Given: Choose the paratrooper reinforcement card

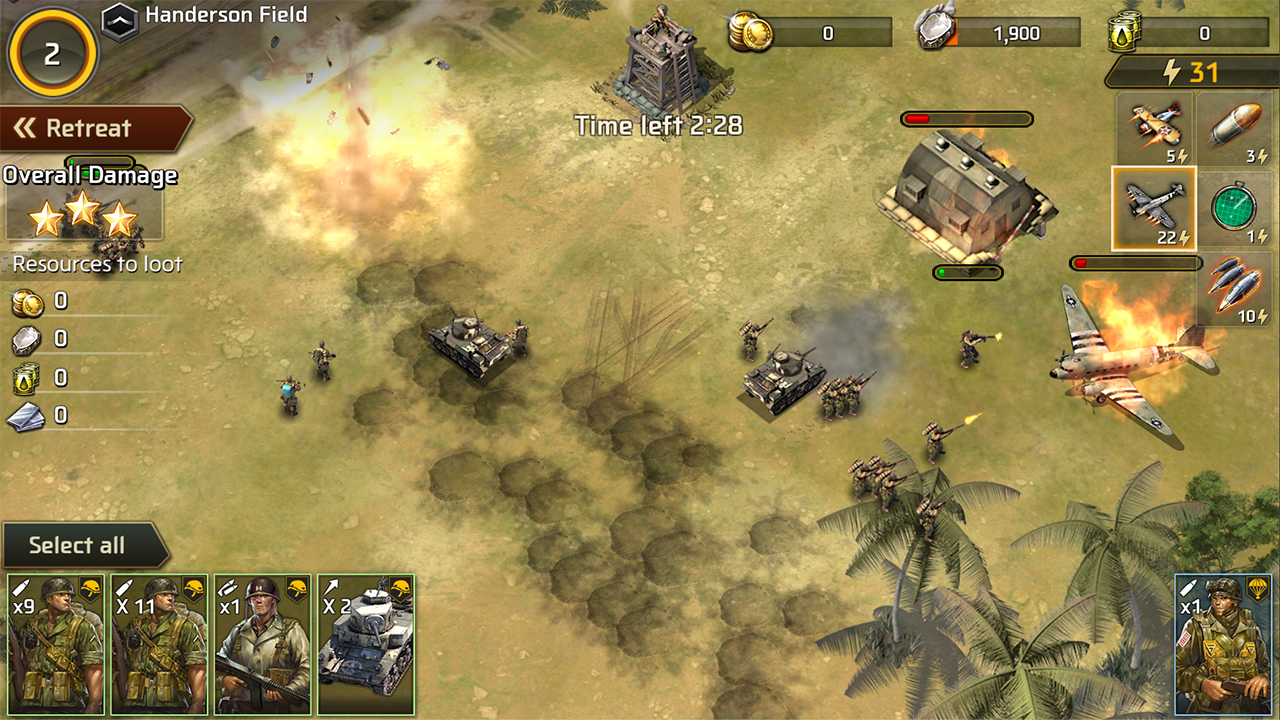Looking at the screenshot, I should tap(1223, 644).
